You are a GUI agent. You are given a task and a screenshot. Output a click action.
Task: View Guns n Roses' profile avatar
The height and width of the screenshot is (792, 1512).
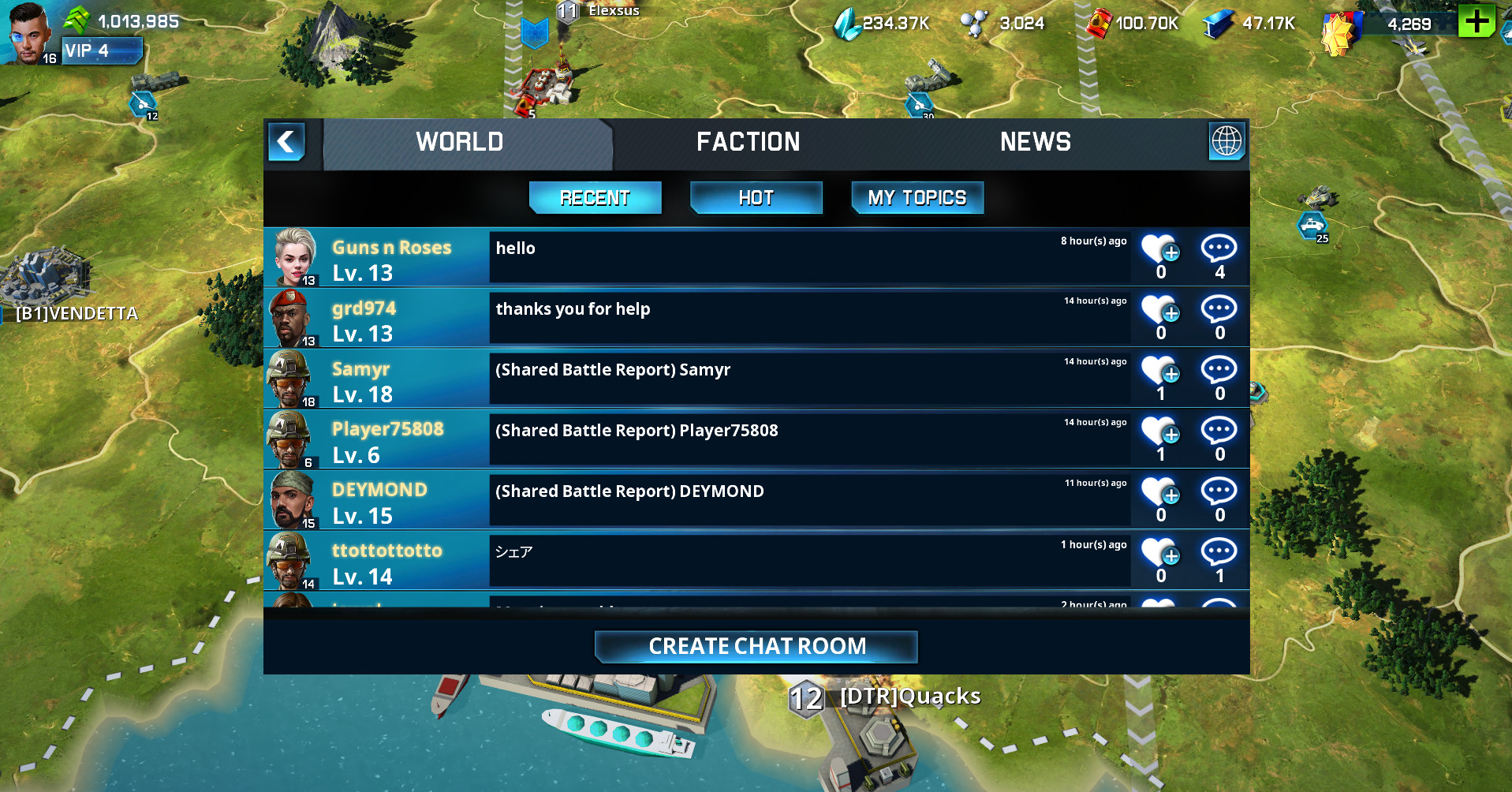(293, 256)
